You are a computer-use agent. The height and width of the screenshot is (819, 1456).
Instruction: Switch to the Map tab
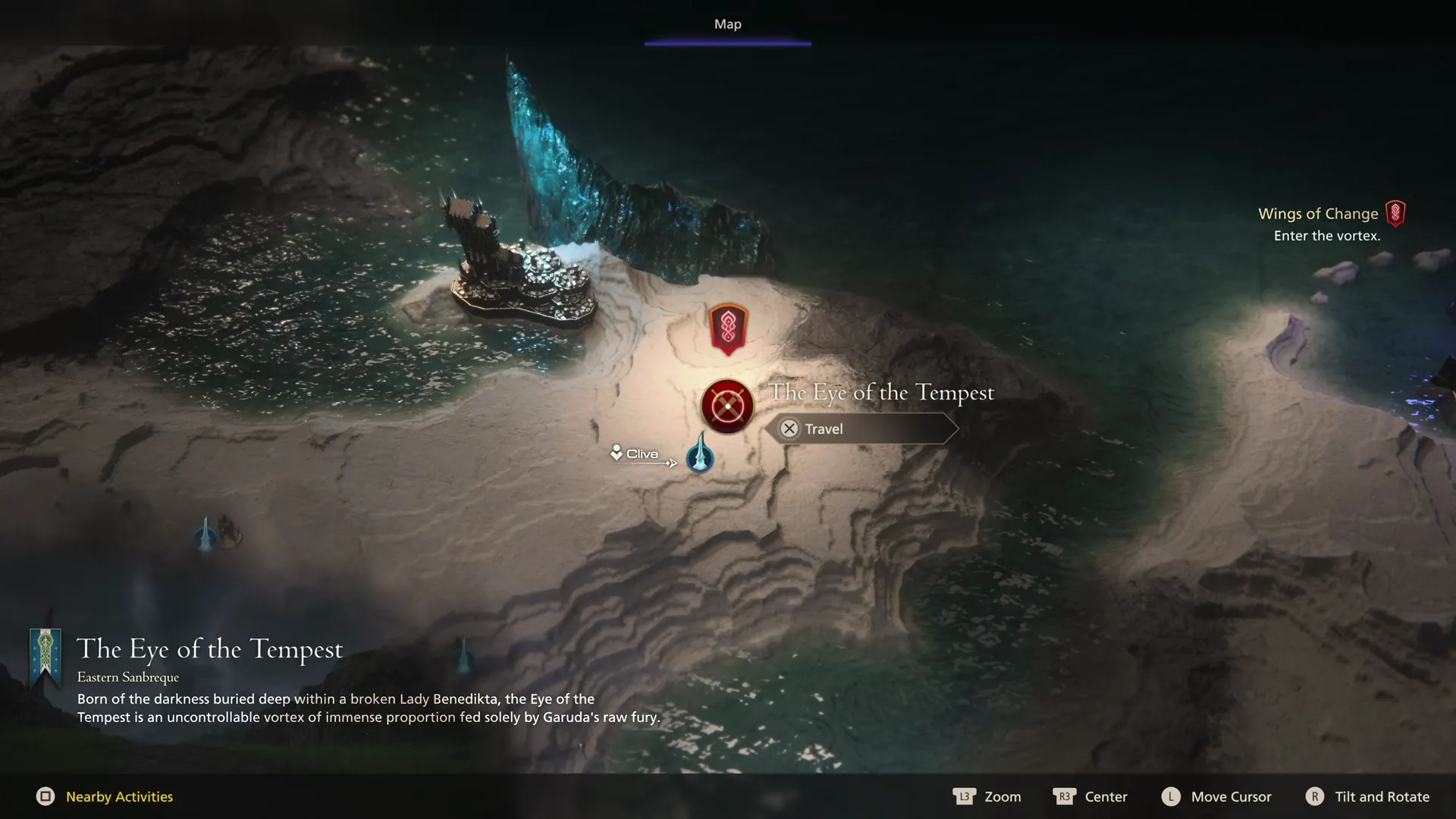[x=727, y=24]
